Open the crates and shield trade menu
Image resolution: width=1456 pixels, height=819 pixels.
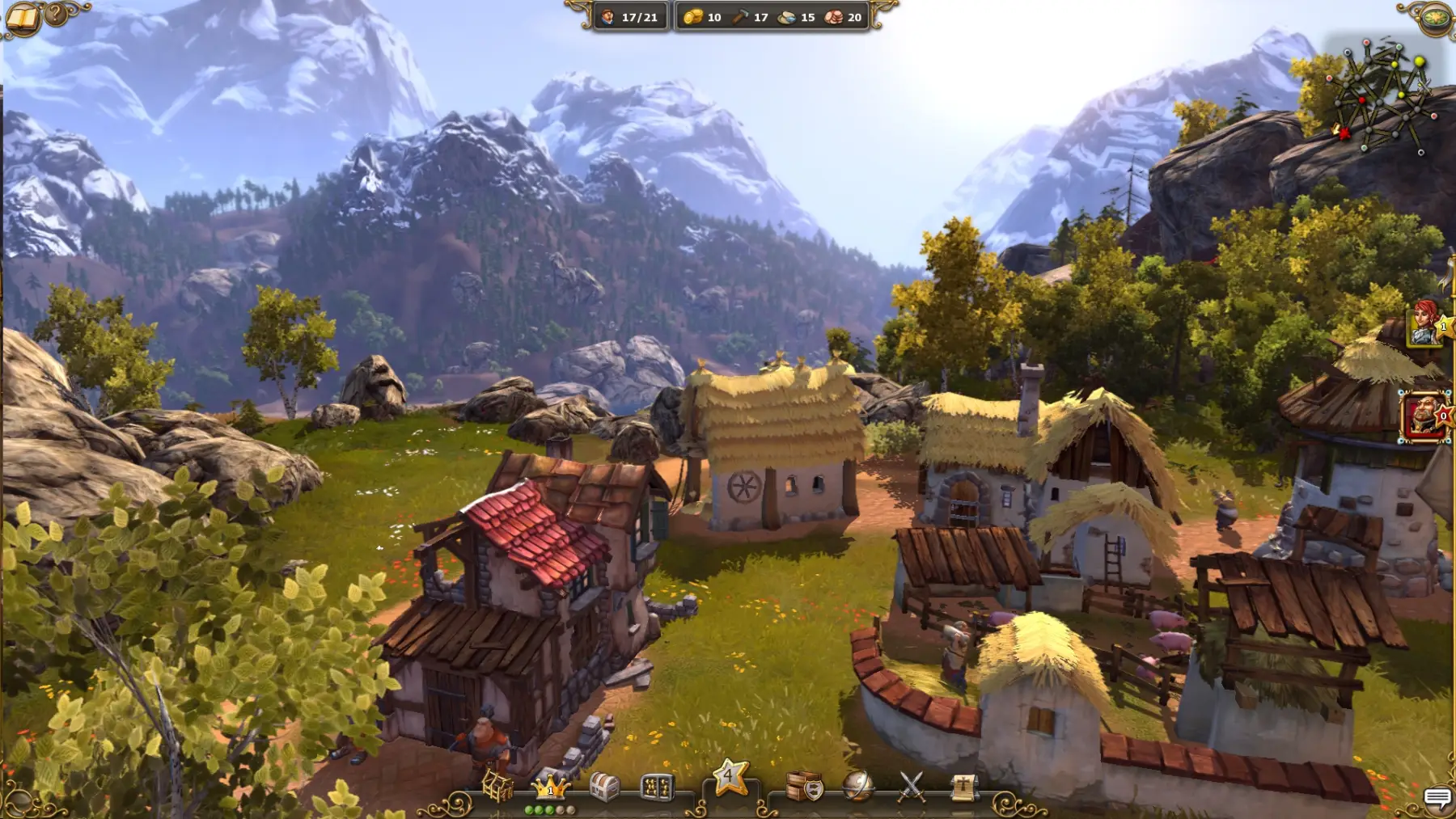[x=804, y=786]
